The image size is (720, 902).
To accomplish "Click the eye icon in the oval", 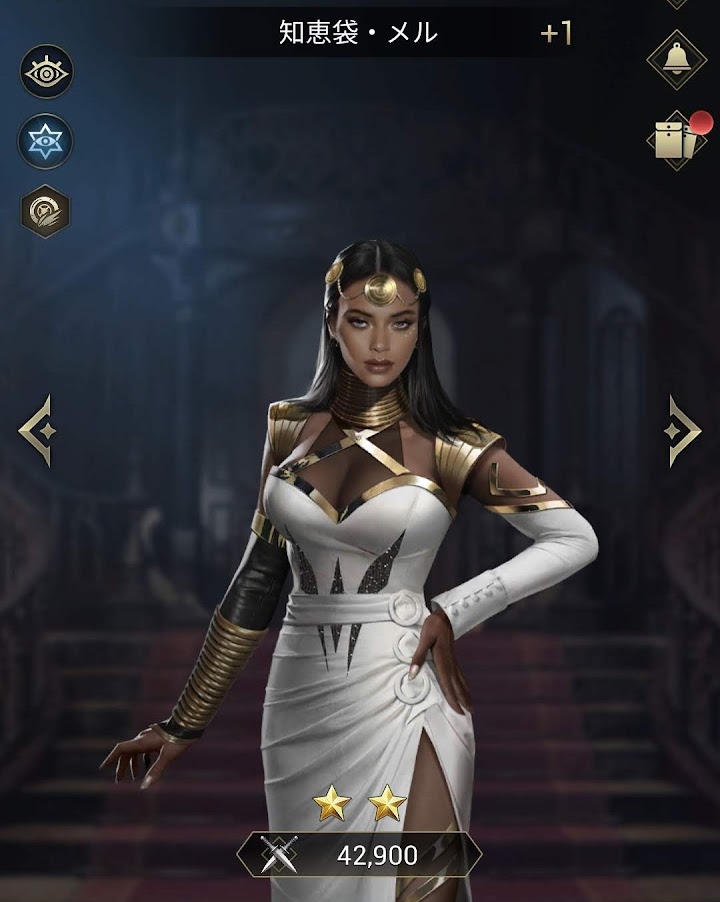I will 46,71.
